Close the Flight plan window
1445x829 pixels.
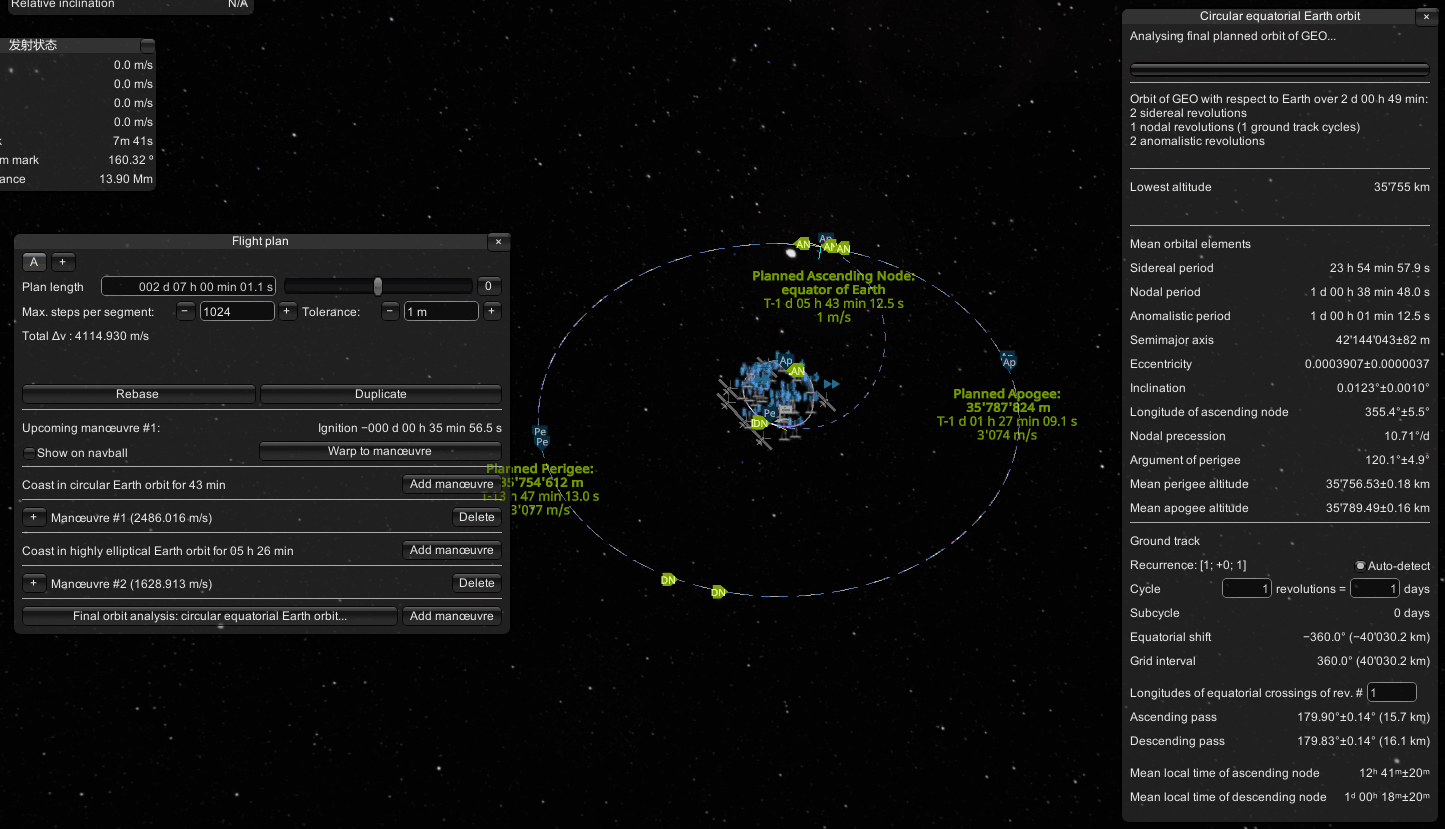[x=498, y=242]
